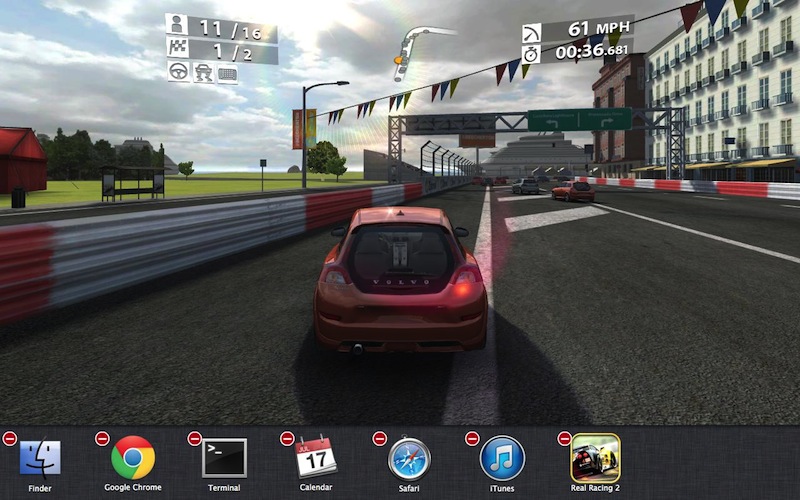Click the steering wheel assist icon
Viewport: 800px width, 500px height.
(x=181, y=72)
